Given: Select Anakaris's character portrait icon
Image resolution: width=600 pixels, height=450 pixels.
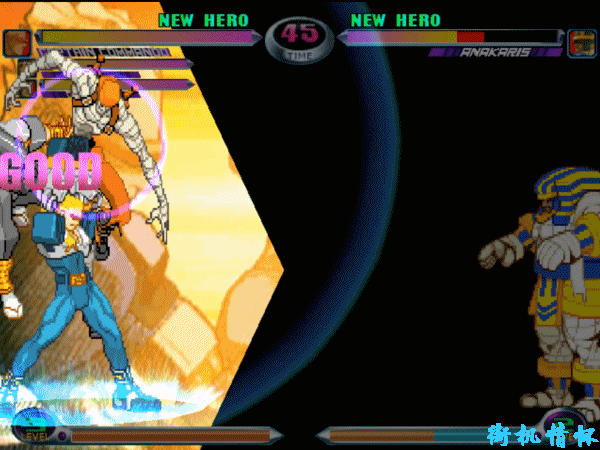Looking at the screenshot, I should (582, 43).
